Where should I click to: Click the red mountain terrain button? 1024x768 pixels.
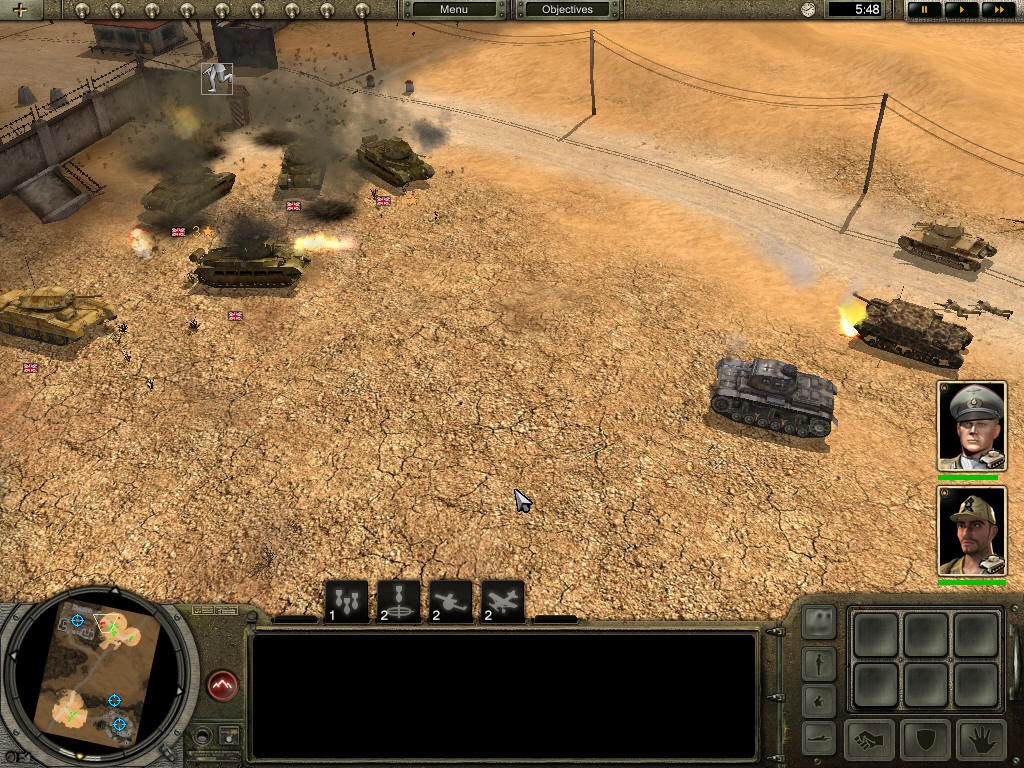pyautogui.click(x=222, y=685)
